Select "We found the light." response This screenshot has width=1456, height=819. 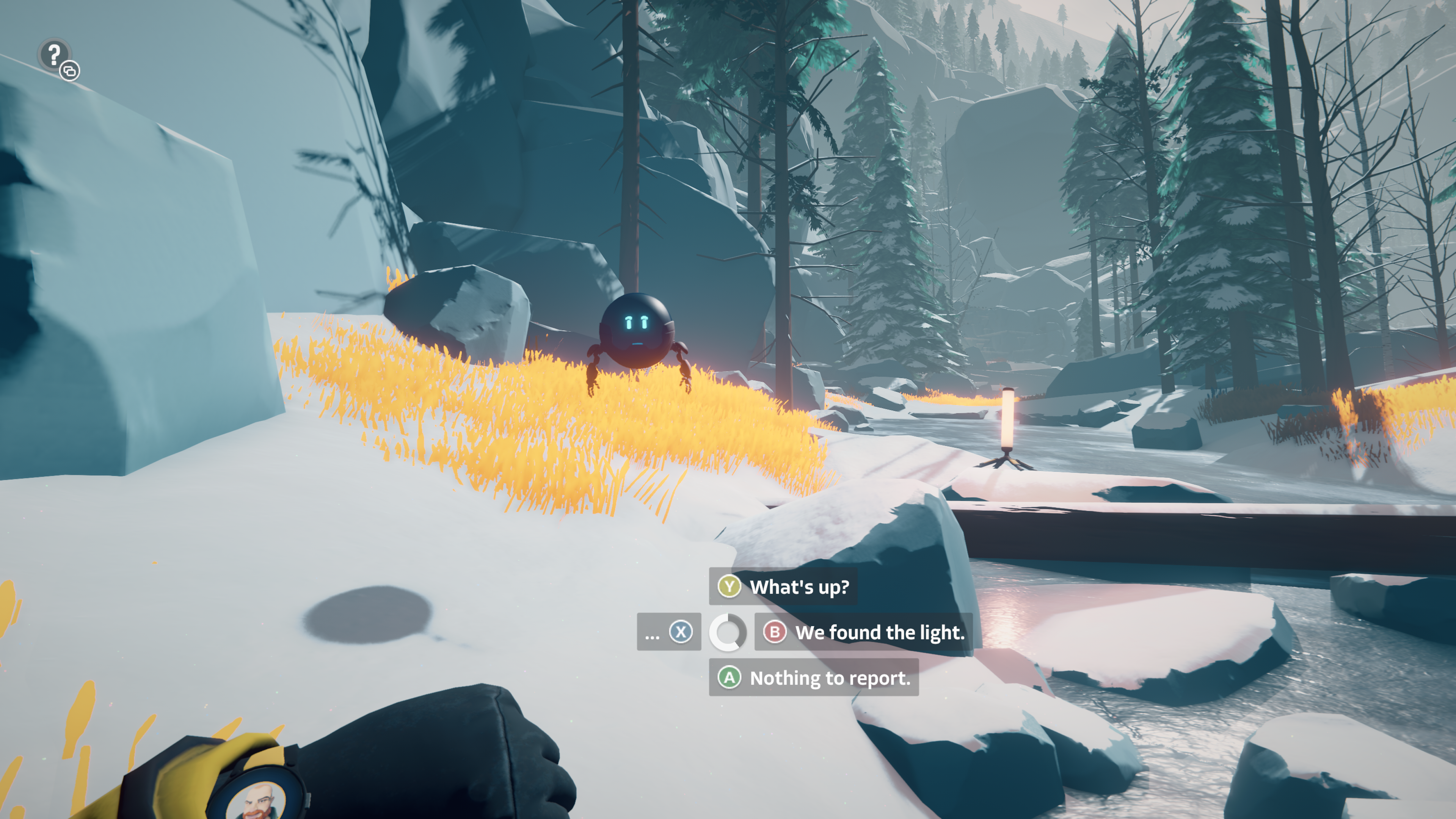(x=863, y=632)
